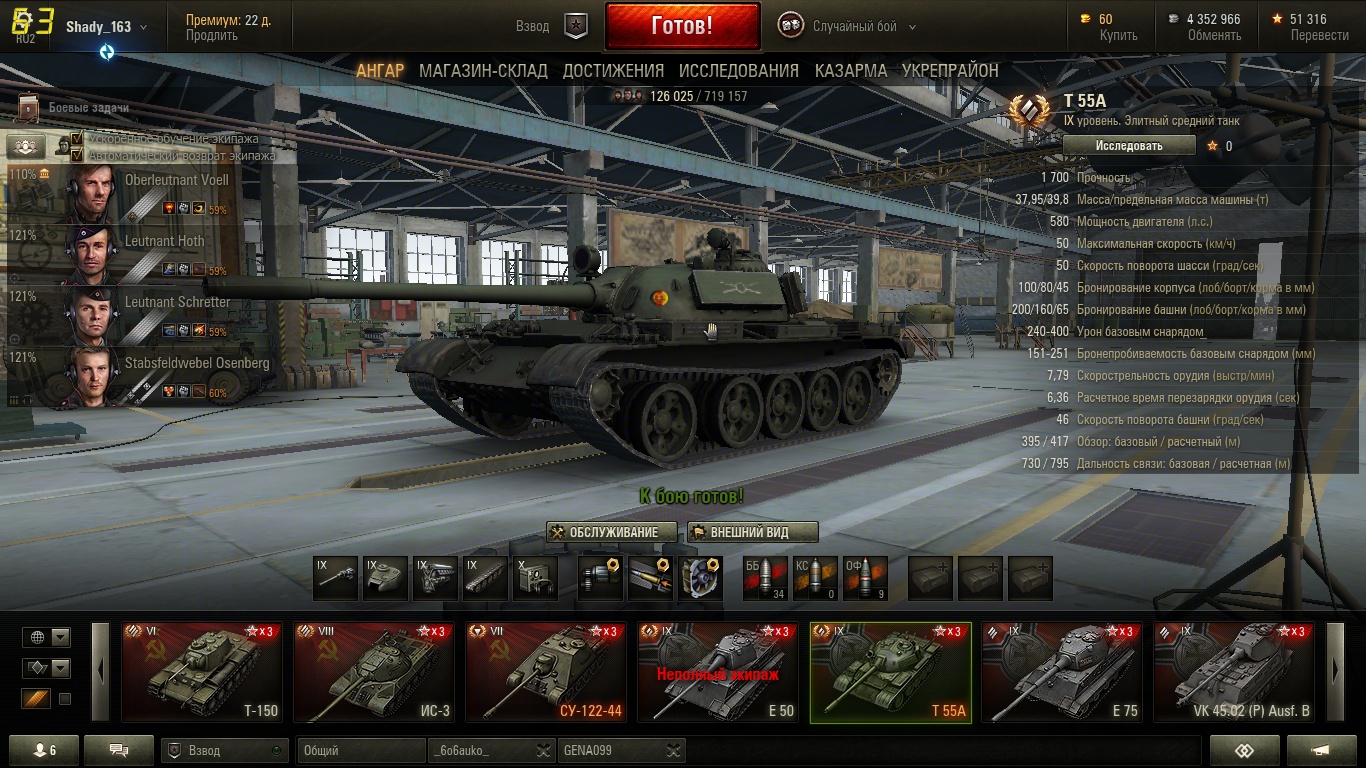
Task: Click the Исследовать button
Action: (x=1129, y=146)
